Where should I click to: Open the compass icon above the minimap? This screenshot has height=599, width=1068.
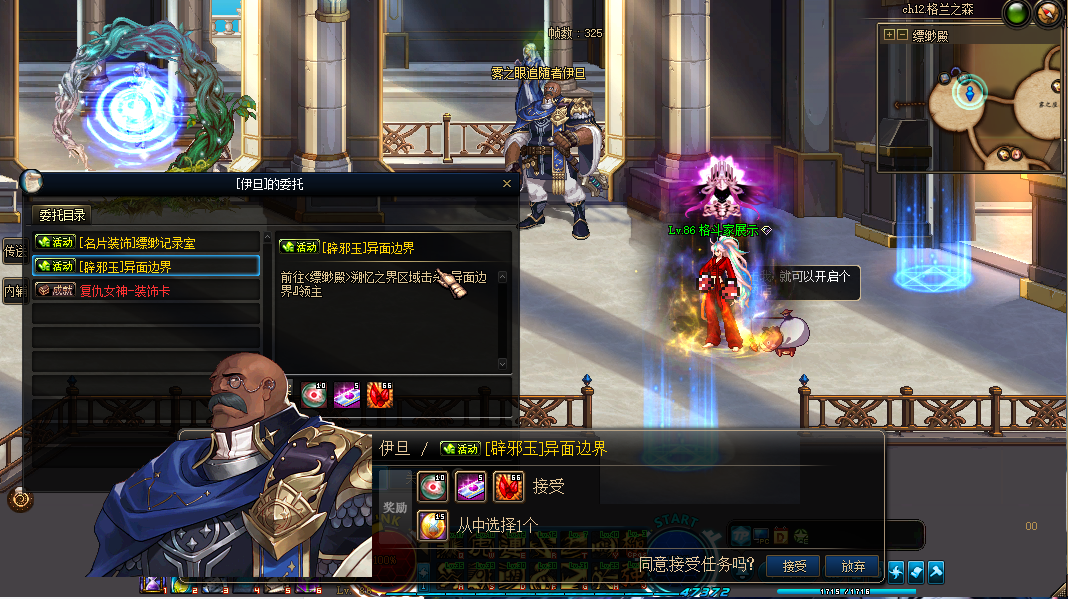pyautogui.click(x=1047, y=13)
